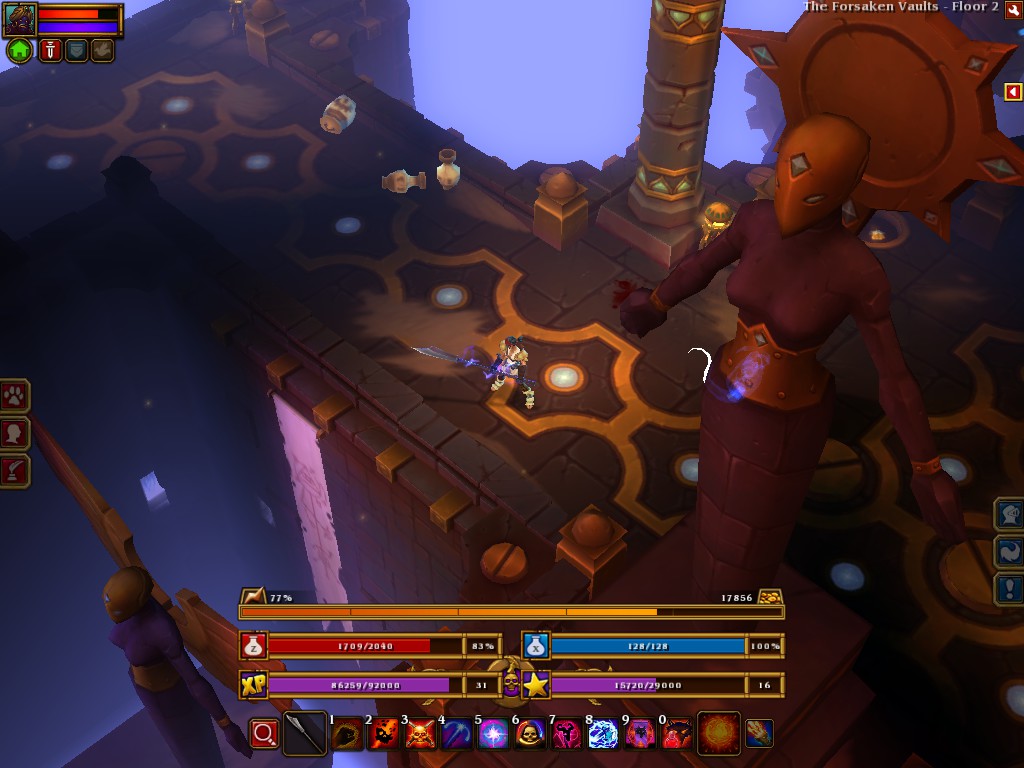This screenshot has width=1024, height=768.
Task: Click the red magnifying glass button
Action: click(264, 734)
